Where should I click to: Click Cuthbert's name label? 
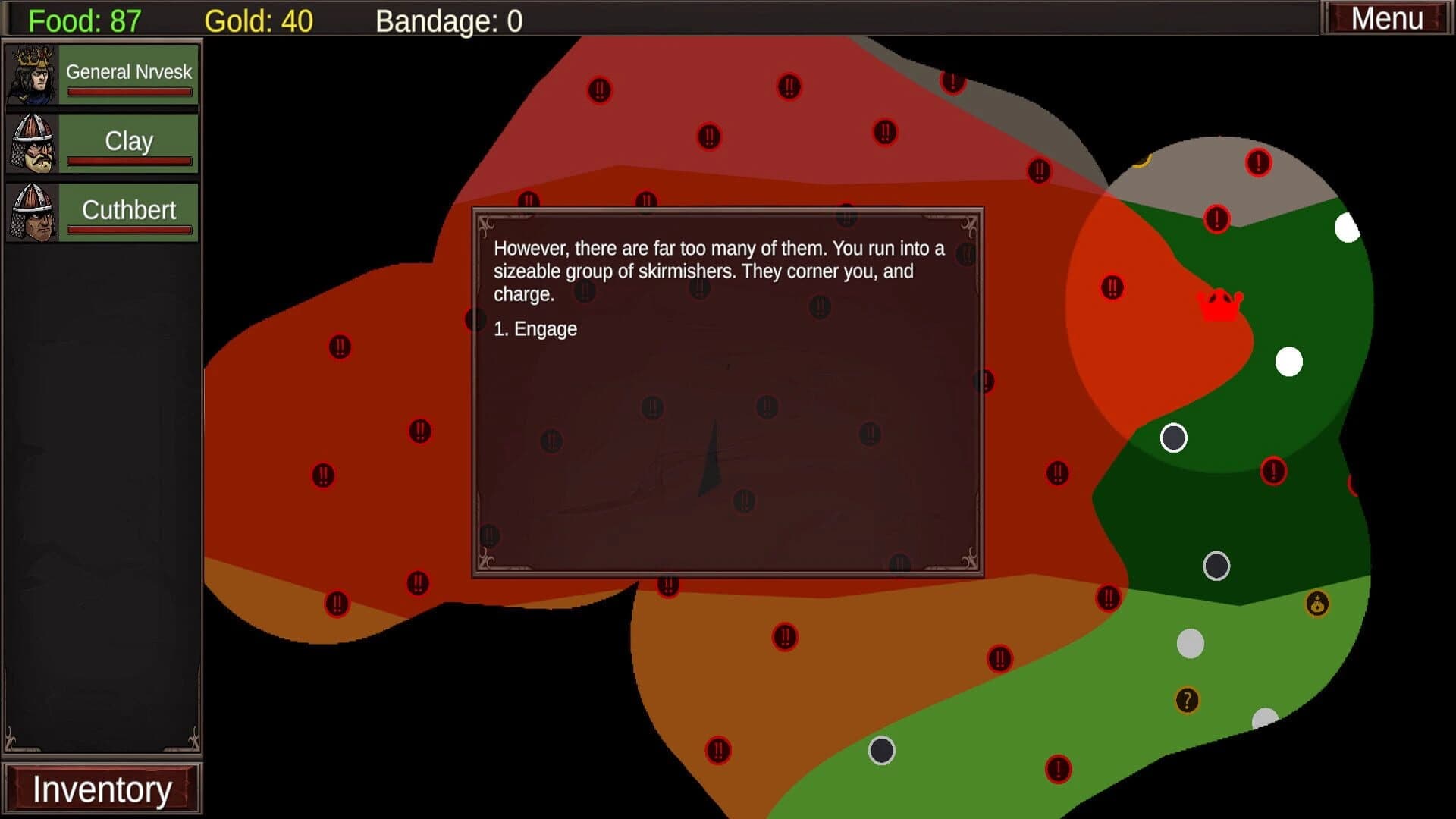pyautogui.click(x=128, y=210)
